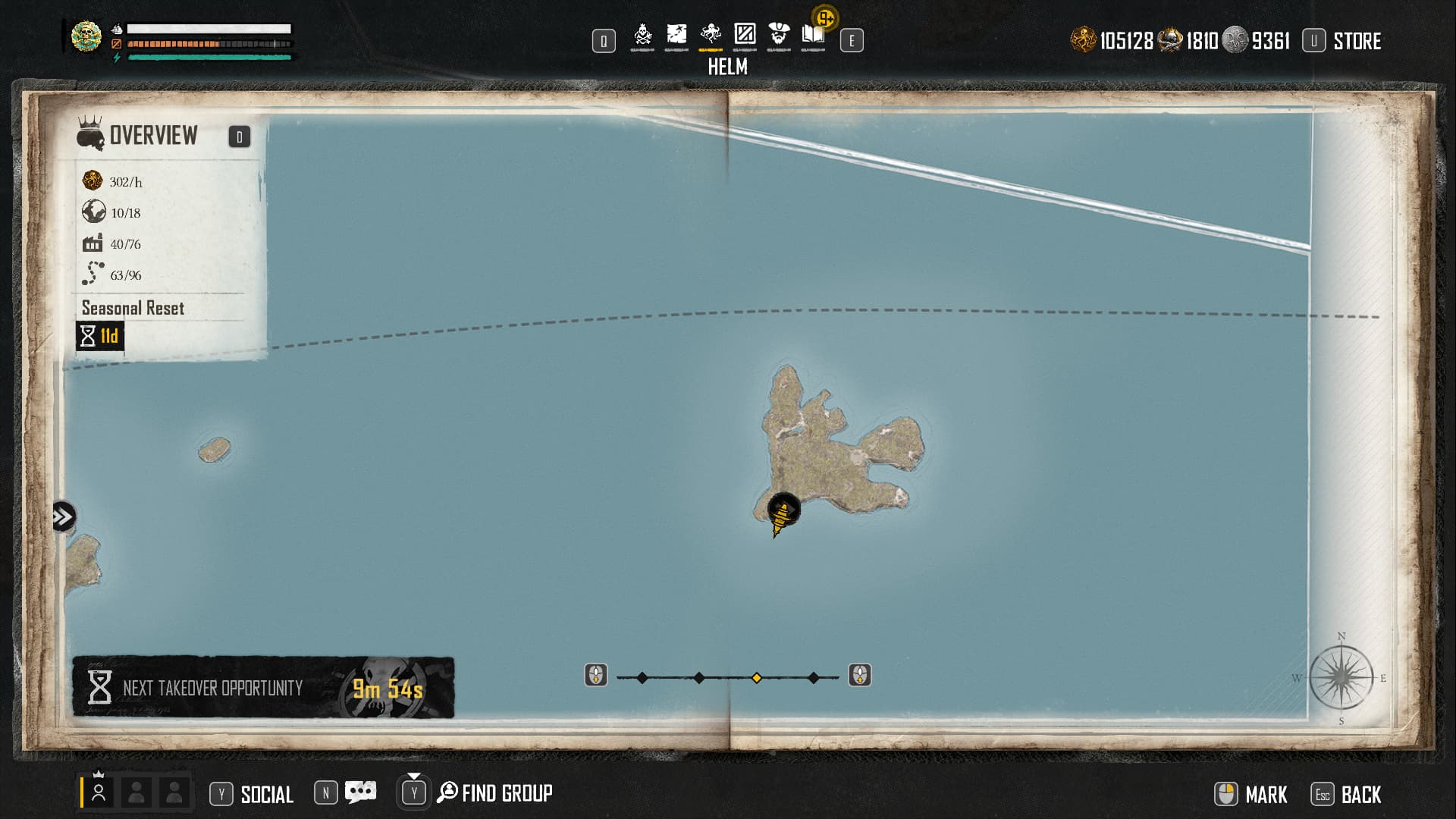Viewport: 1456px width, 819px height.
Task: Switch to the treasure map tab
Action: tap(676, 36)
